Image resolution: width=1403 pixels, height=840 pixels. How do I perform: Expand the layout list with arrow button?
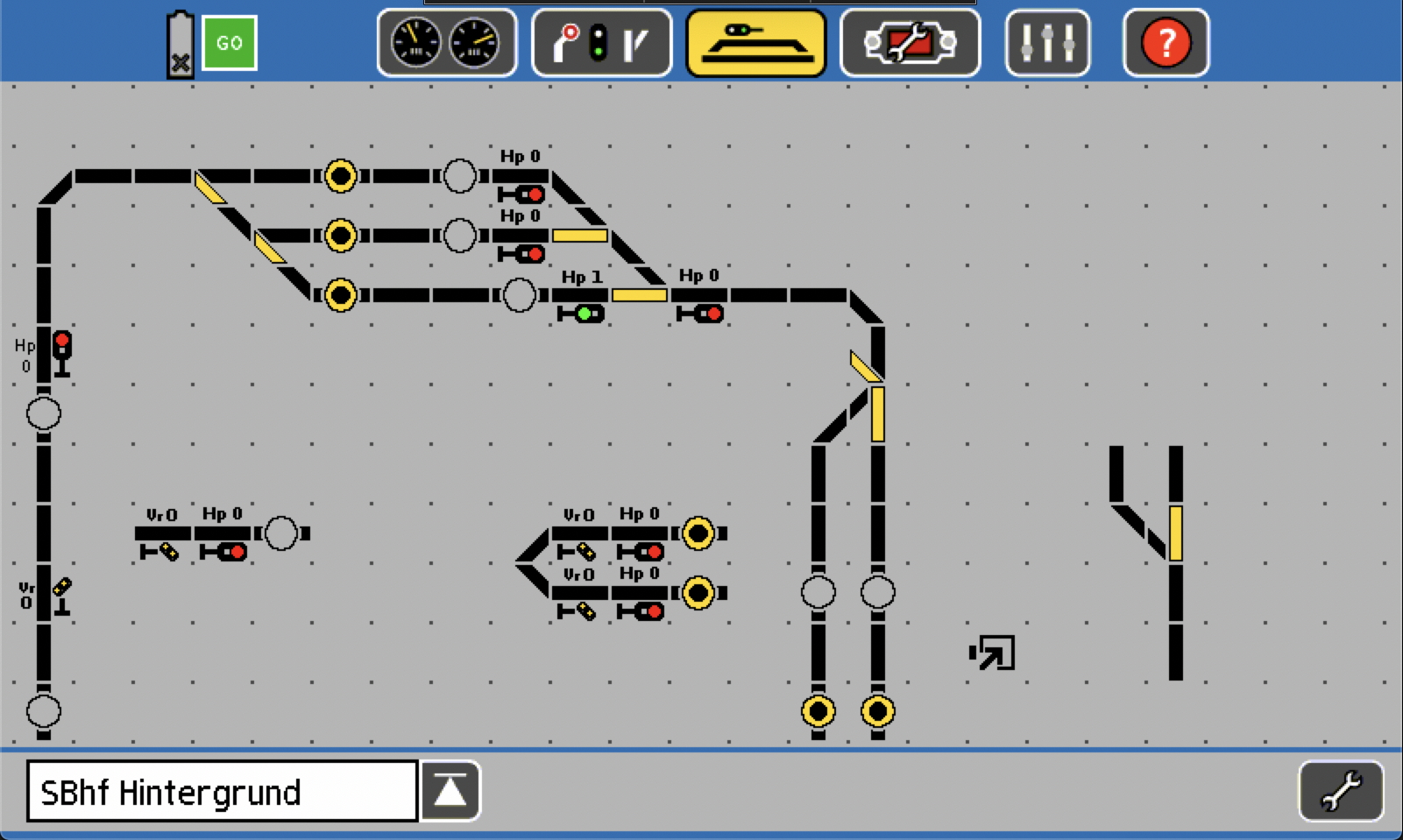pos(450,792)
